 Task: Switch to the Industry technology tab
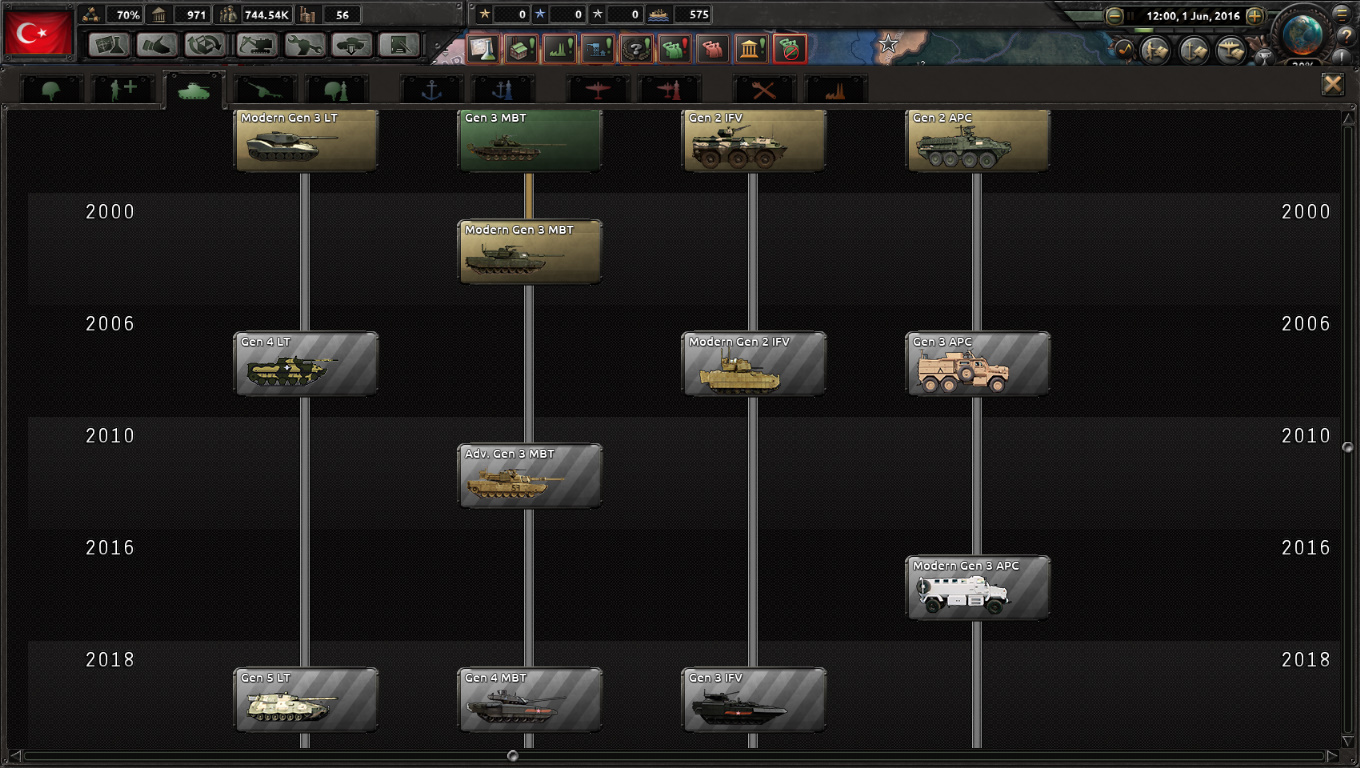click(x=833, y=88)
